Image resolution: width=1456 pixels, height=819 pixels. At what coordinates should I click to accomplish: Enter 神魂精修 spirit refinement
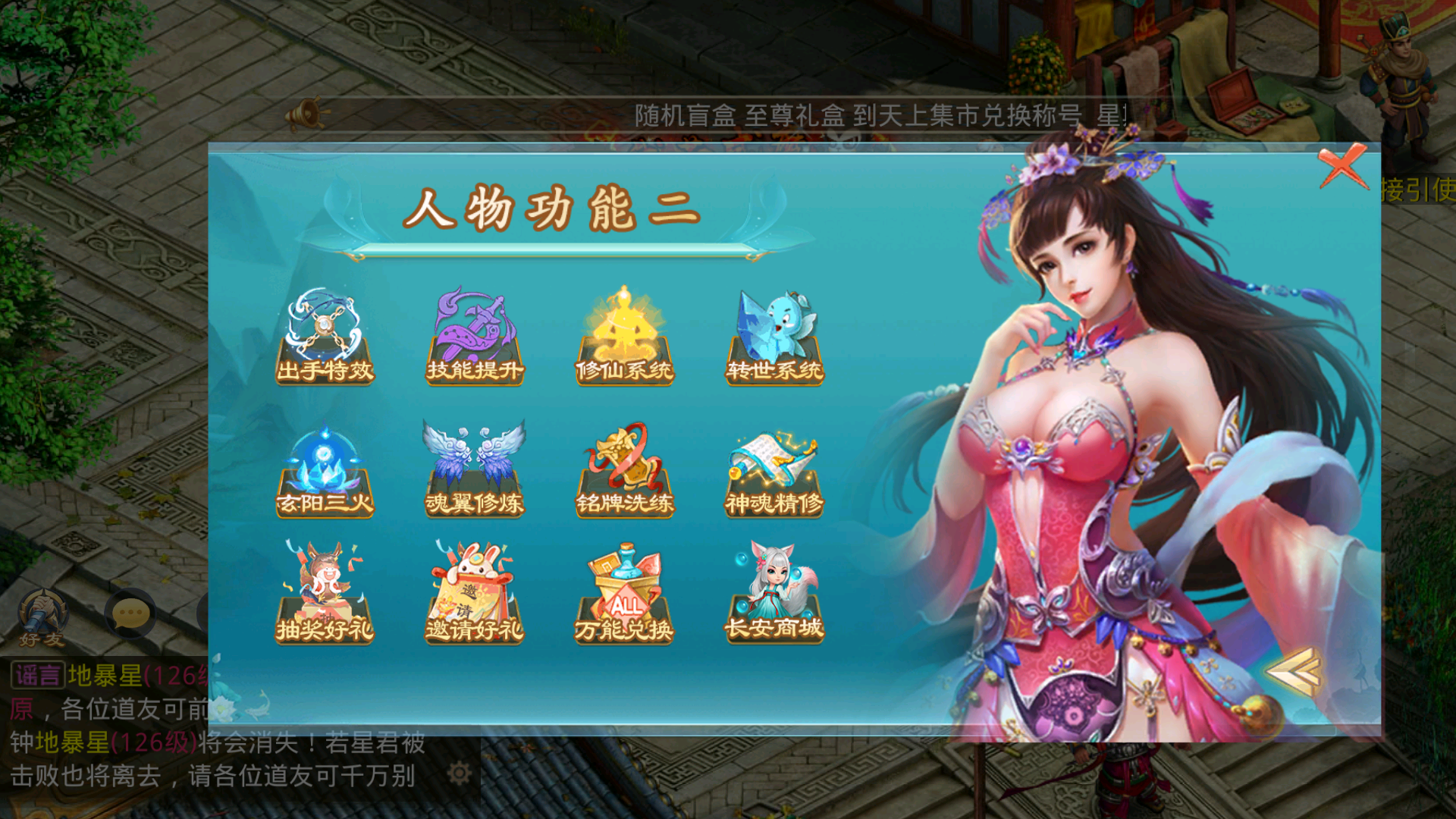(x=775, y=466)
